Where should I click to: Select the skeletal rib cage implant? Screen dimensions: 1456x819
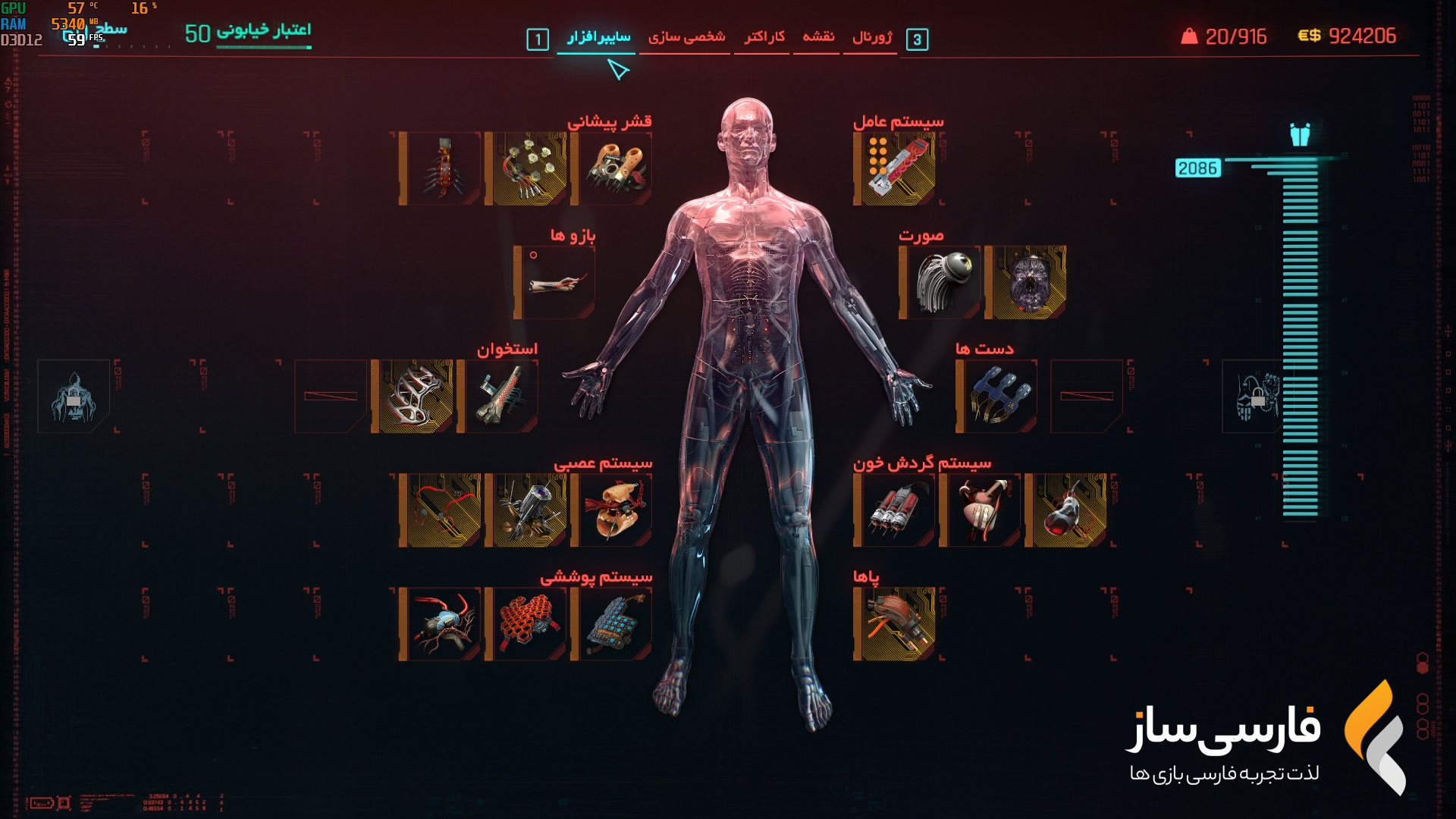click(413, 396)
